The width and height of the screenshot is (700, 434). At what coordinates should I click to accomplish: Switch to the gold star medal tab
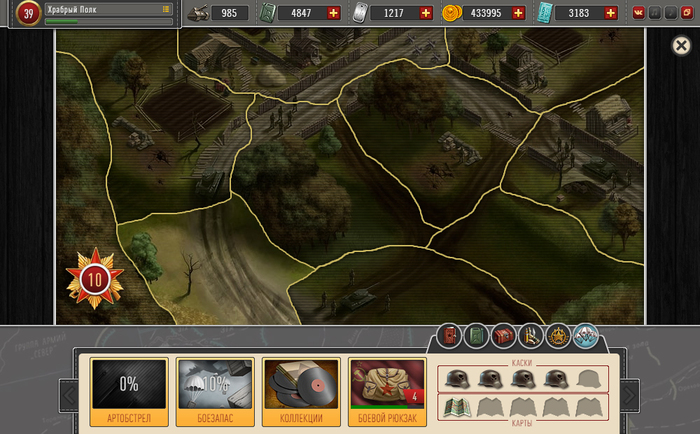[558, 337]
